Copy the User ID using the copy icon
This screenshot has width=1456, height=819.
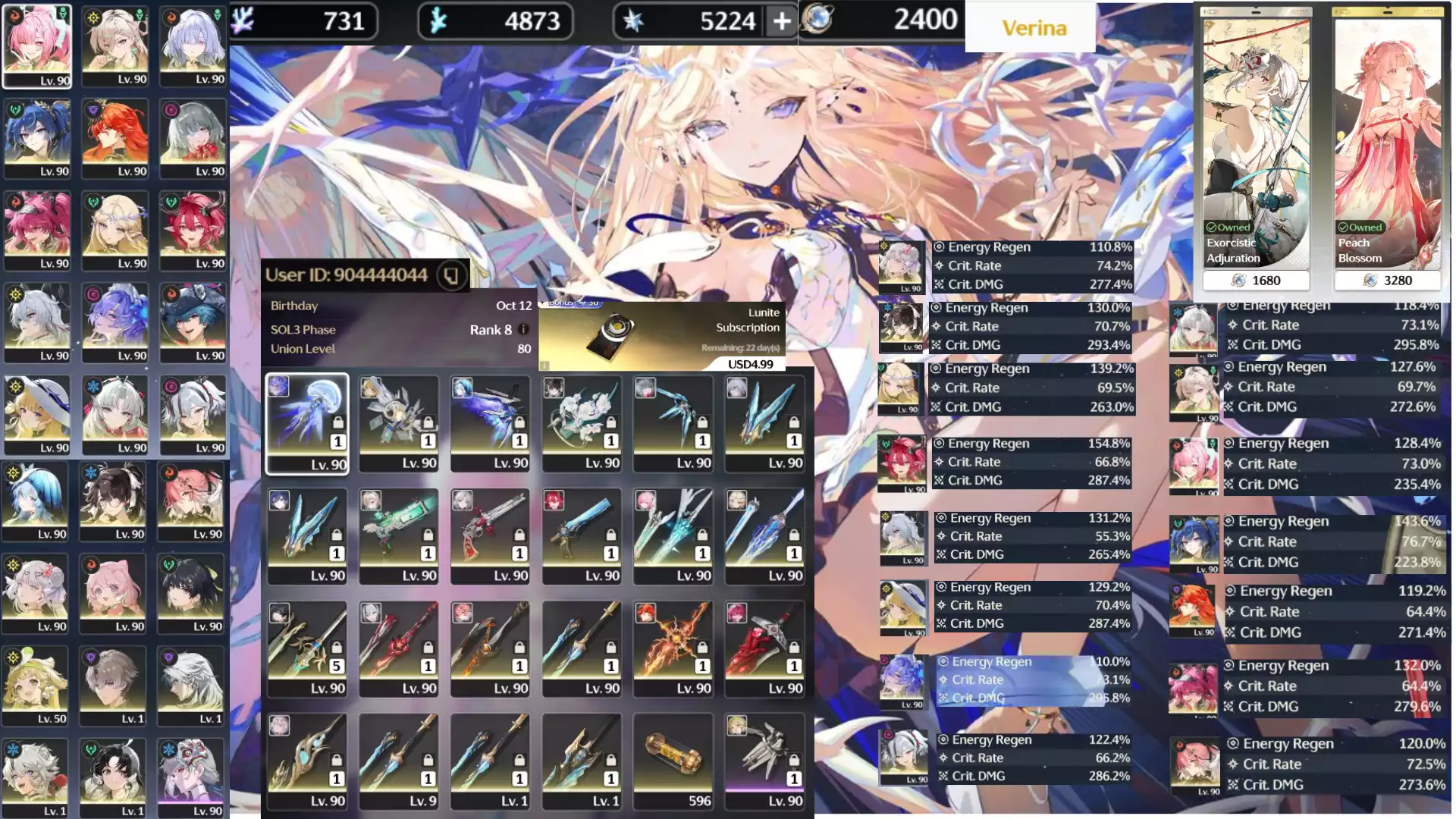point(451,275)
